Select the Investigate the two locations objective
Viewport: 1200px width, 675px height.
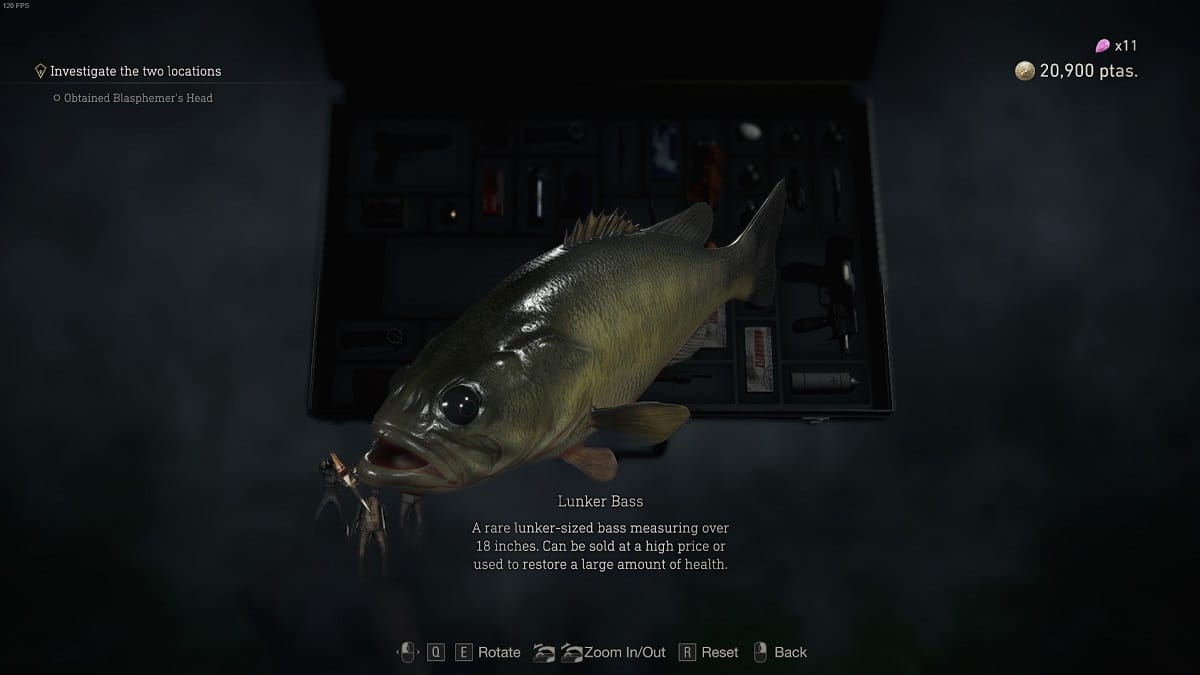click(135, 71)
